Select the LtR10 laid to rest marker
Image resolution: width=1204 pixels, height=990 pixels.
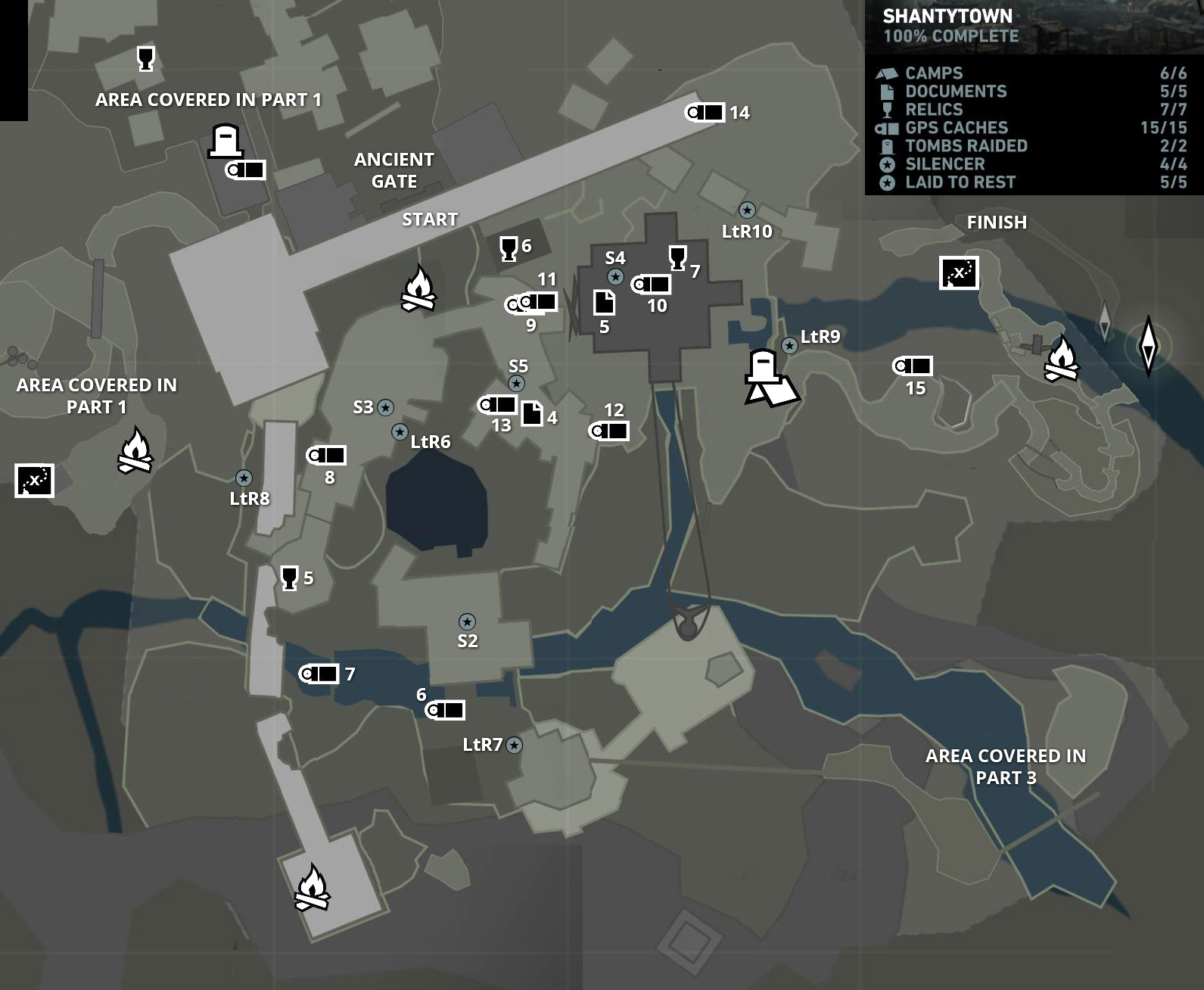747,210
